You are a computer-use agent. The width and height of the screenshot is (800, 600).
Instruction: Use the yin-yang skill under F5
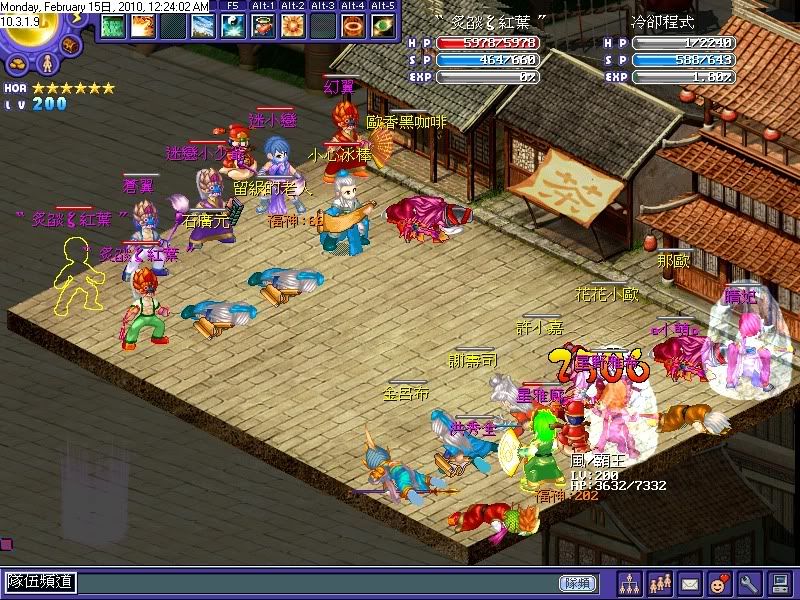(x=232, y=27)
